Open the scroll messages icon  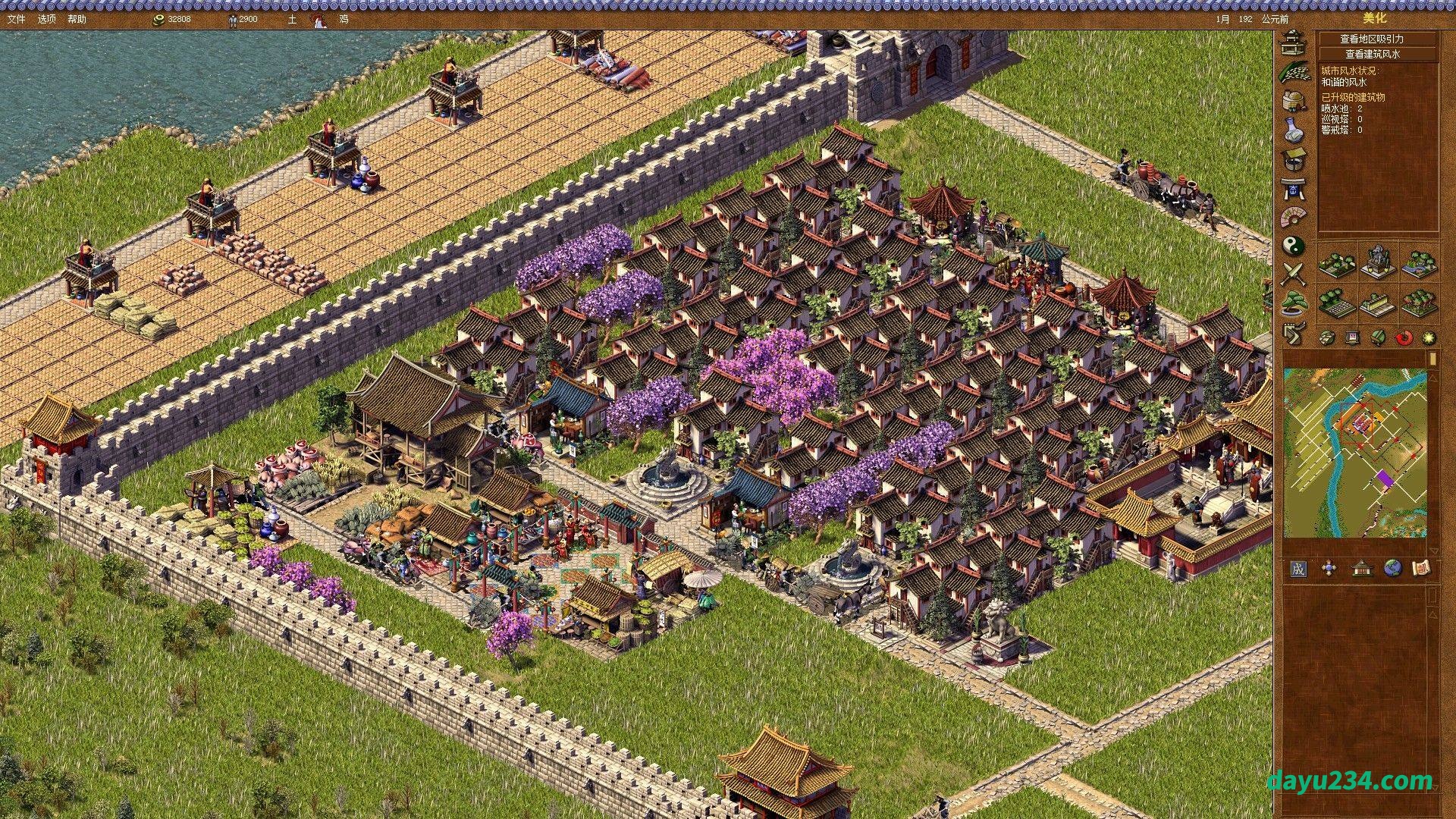tap(1422, 569)
